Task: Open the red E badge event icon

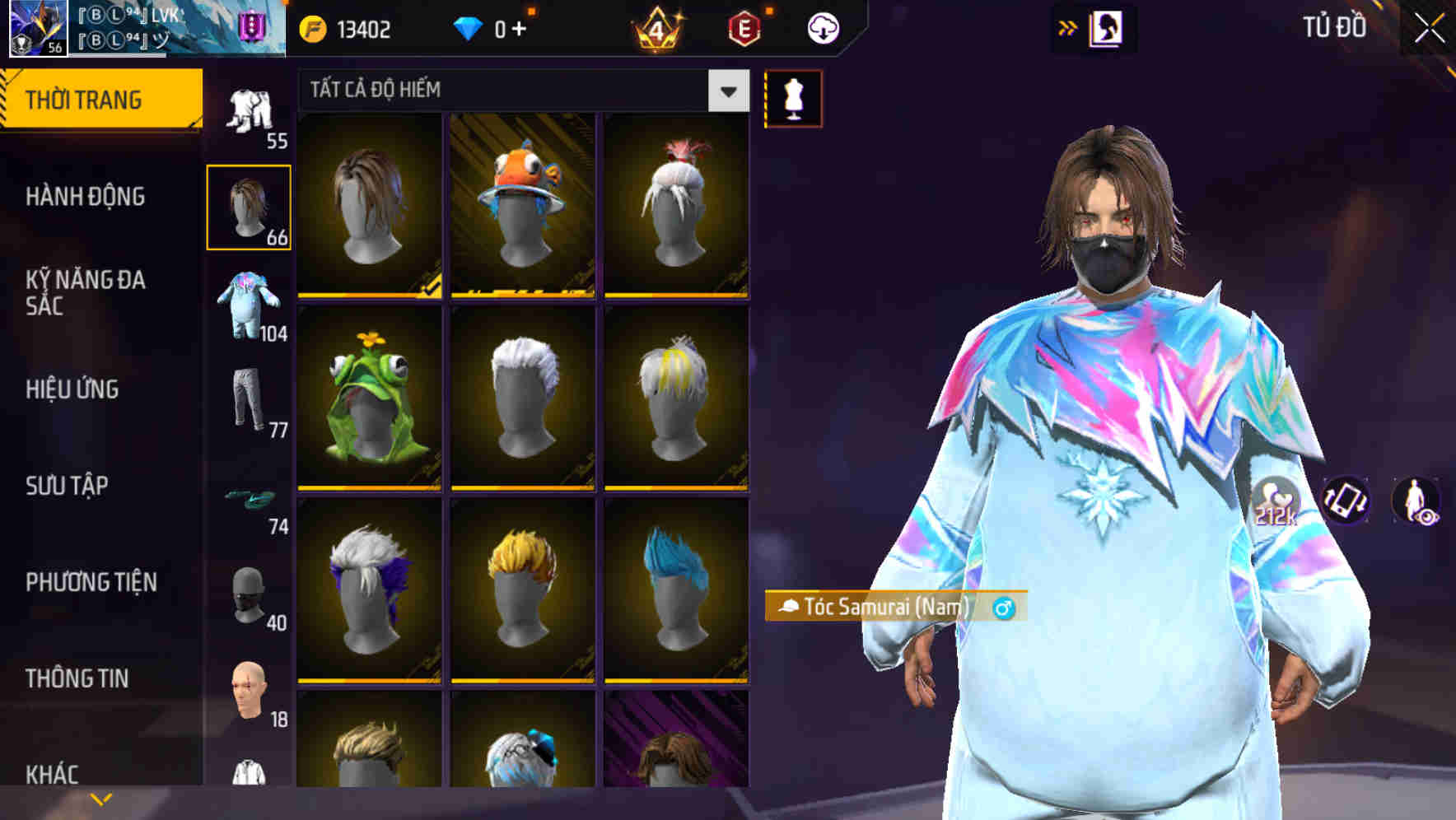Action: (x=745, y=27)
